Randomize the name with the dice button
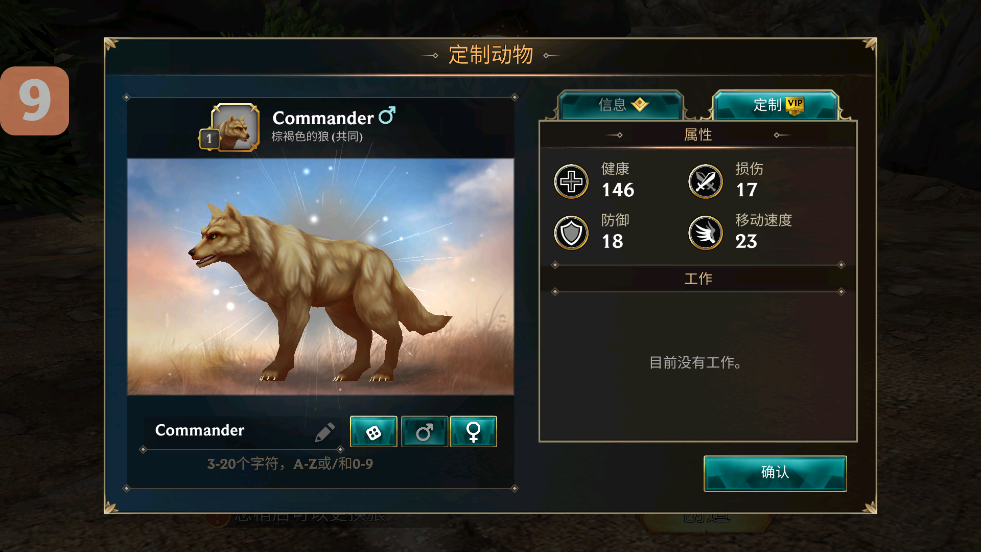 pos(373,432)
